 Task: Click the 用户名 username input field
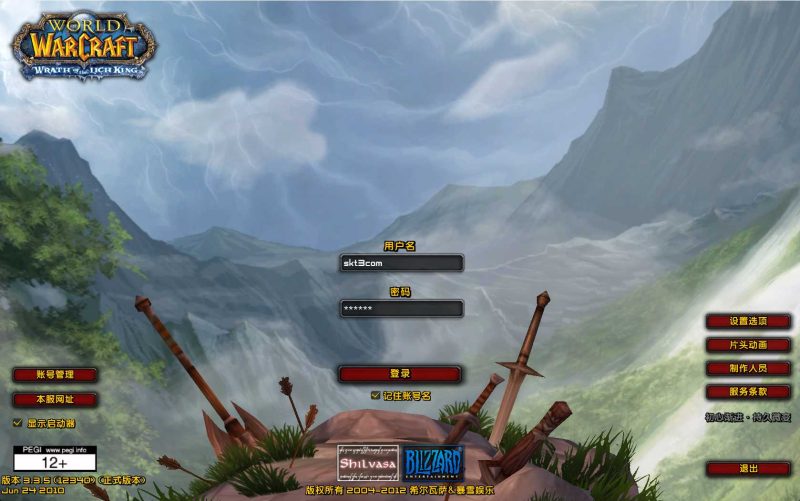[400, 263]
